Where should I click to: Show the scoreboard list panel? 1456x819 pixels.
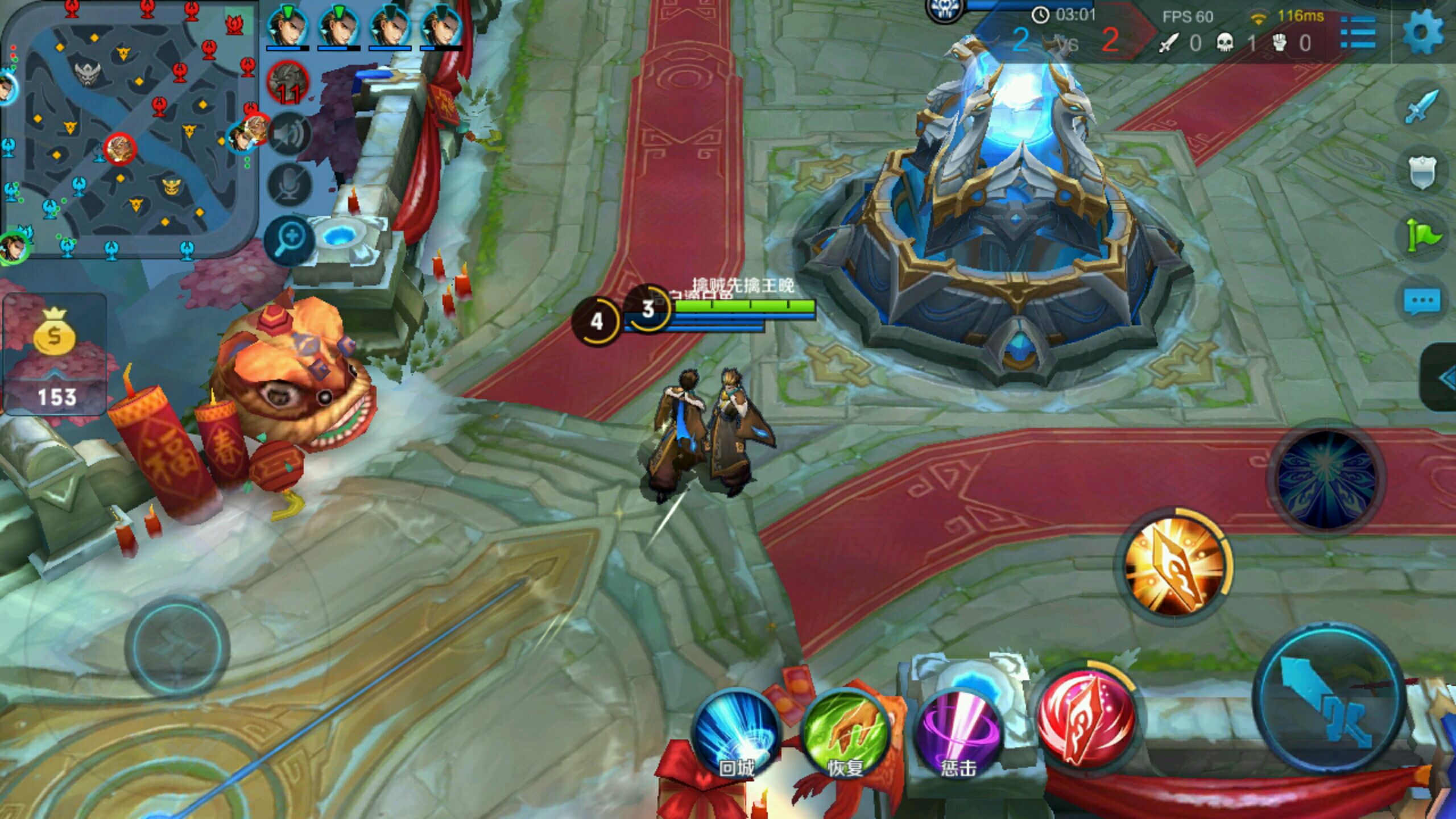(1358, 33)
